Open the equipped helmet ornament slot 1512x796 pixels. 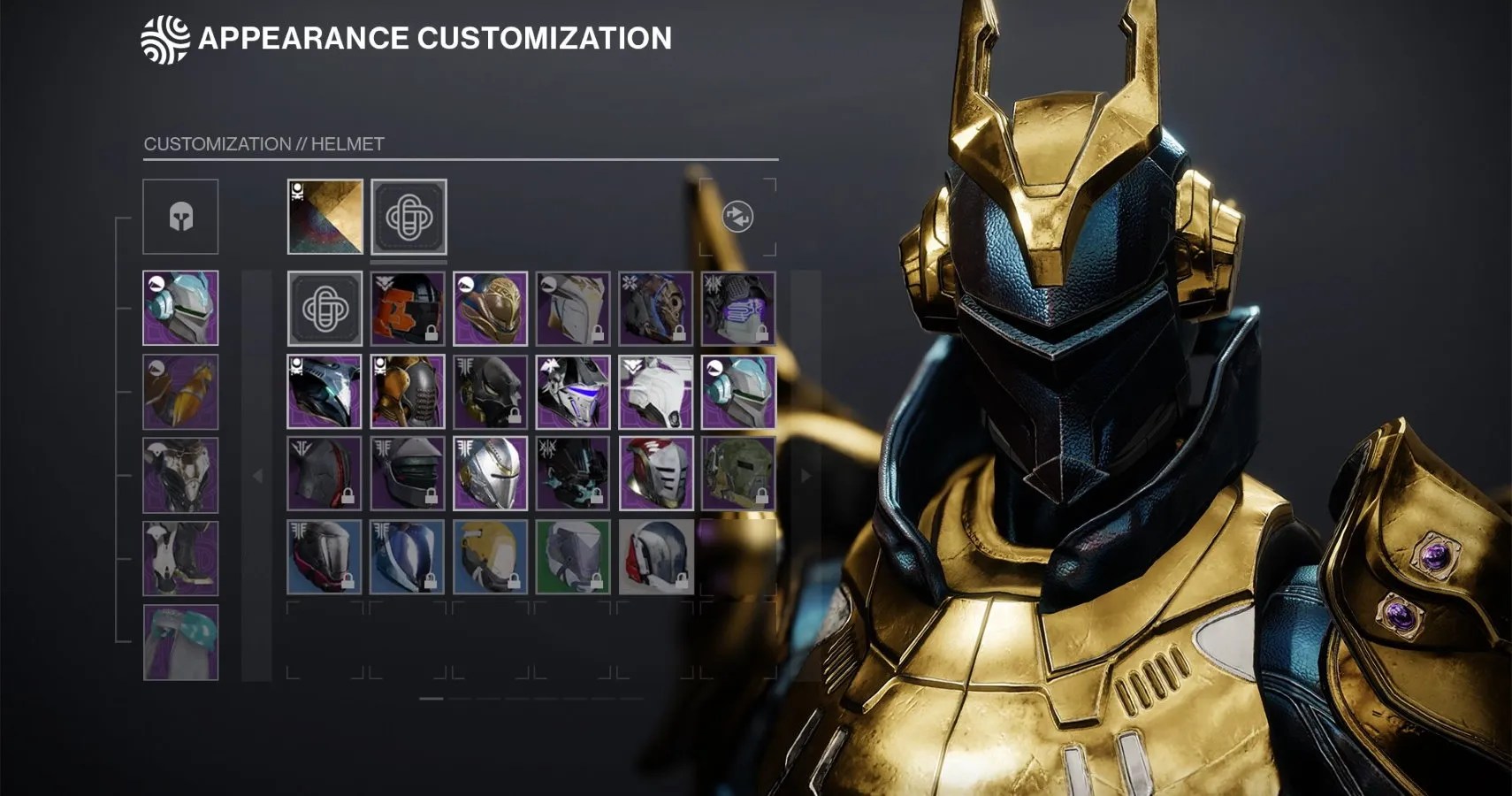click(x=409, y=217)
